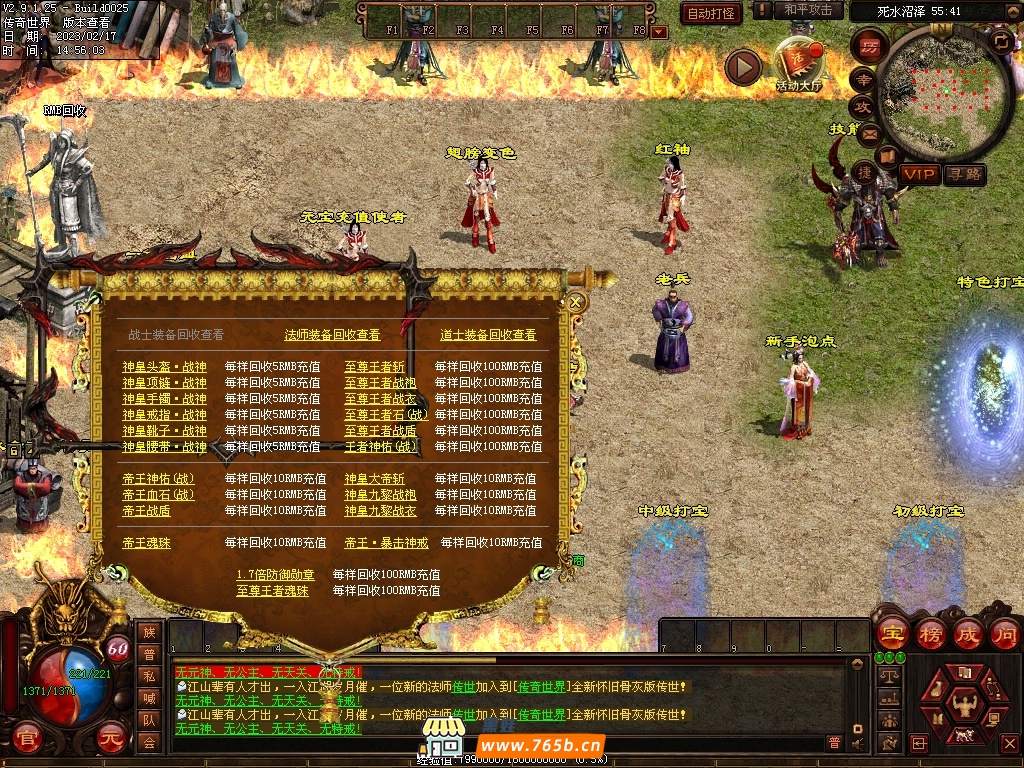Screen dimensions: 1024x768
Task: Expand the F-key skill bar dropdown arrow
Action: point(659,32)
